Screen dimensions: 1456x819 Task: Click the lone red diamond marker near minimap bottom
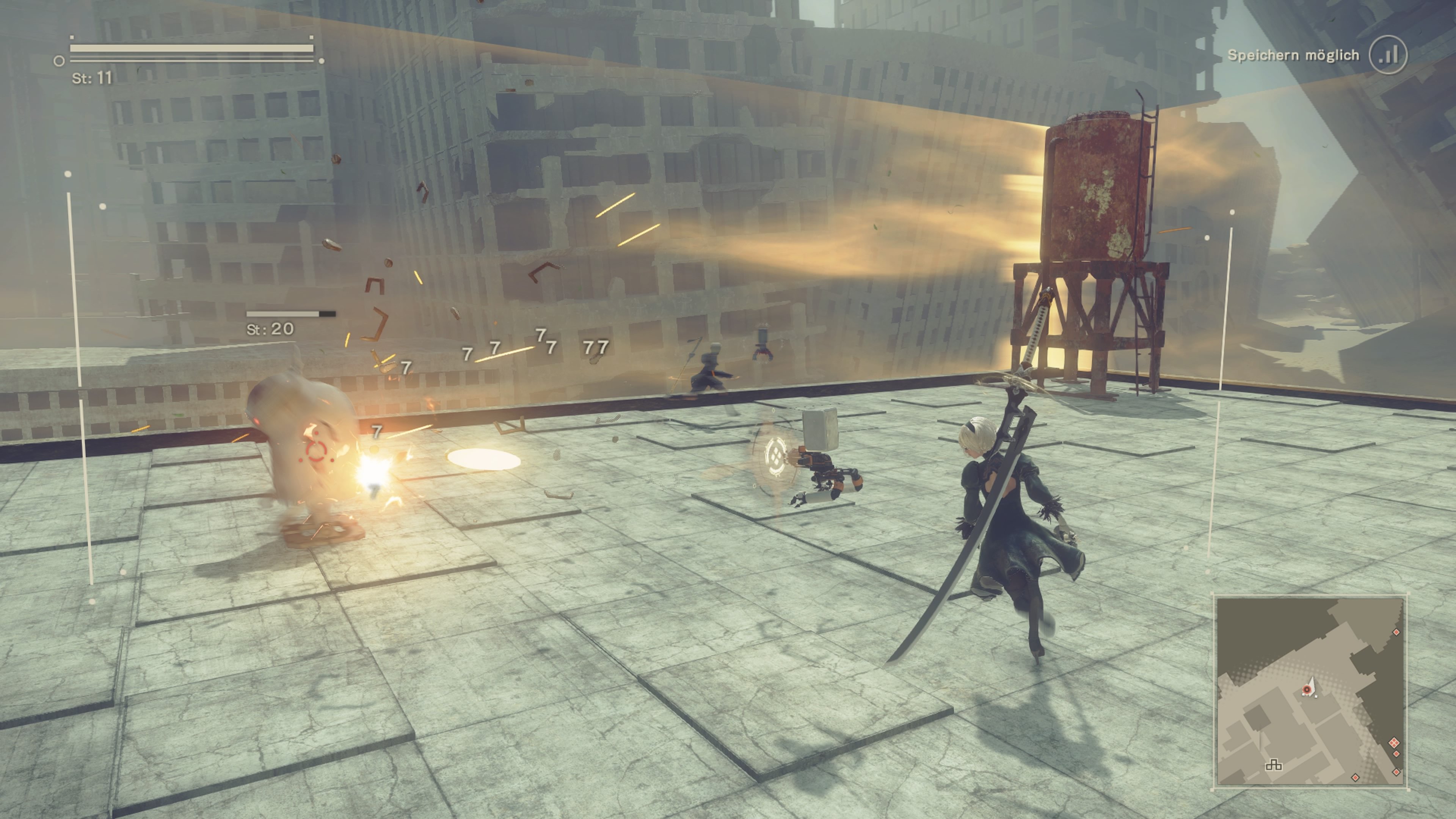pos(1356,778)
